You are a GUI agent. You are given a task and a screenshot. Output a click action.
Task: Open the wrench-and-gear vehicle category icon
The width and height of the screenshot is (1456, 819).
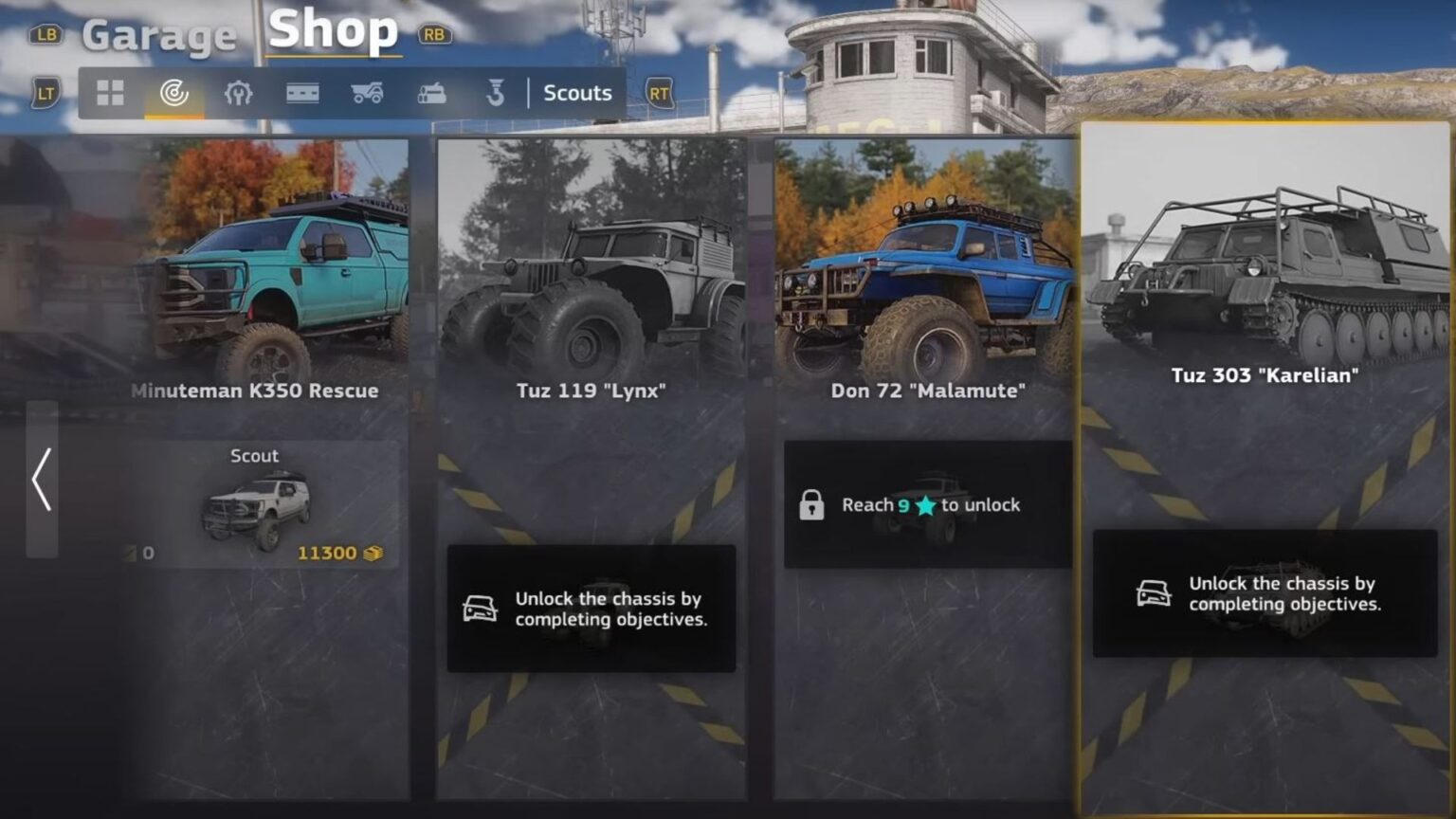pyautogui.click(x=240, y=92)
